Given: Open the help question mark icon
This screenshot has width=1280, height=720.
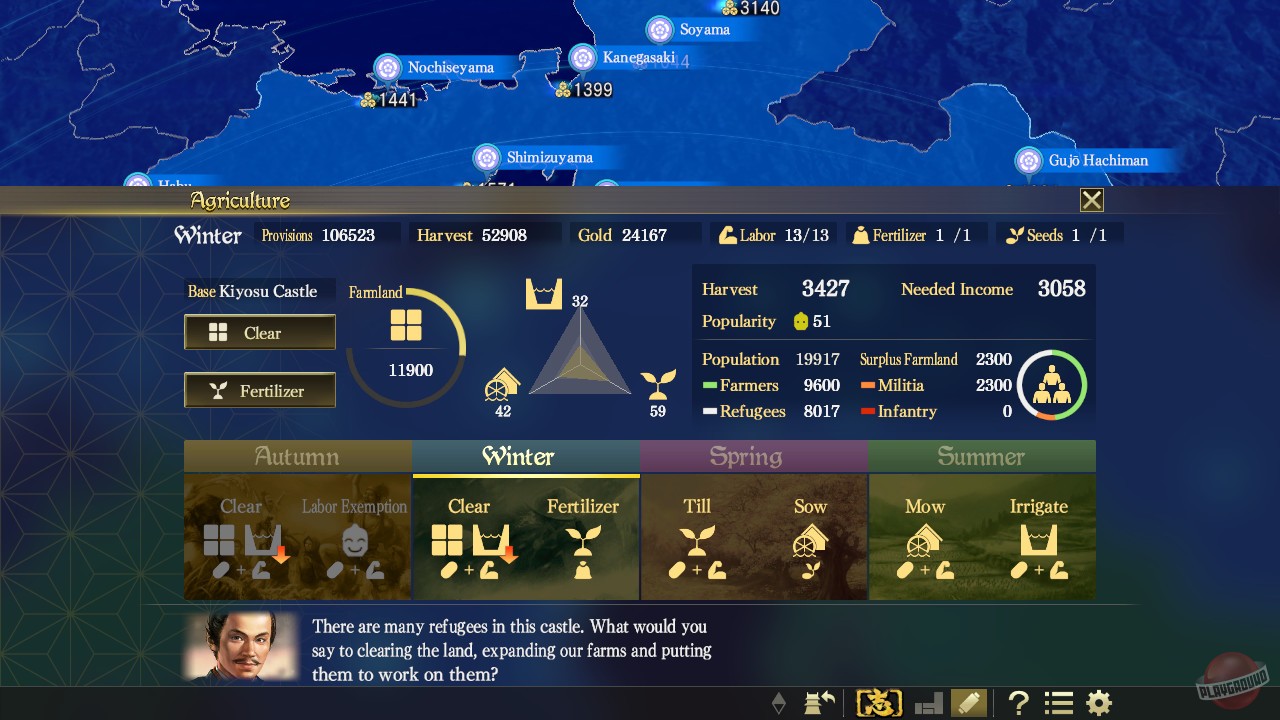Looking at the screenshot, I should point(1018,703).
